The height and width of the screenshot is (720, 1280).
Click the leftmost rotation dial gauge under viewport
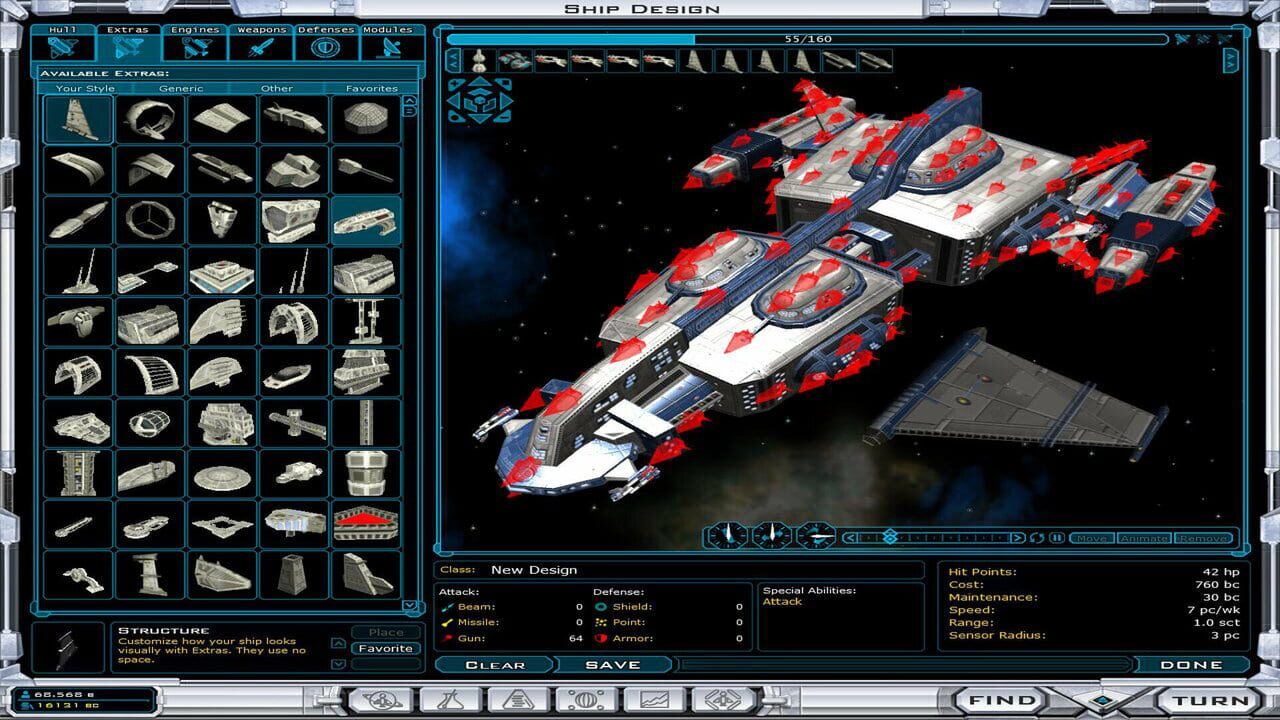coord(726,536)
